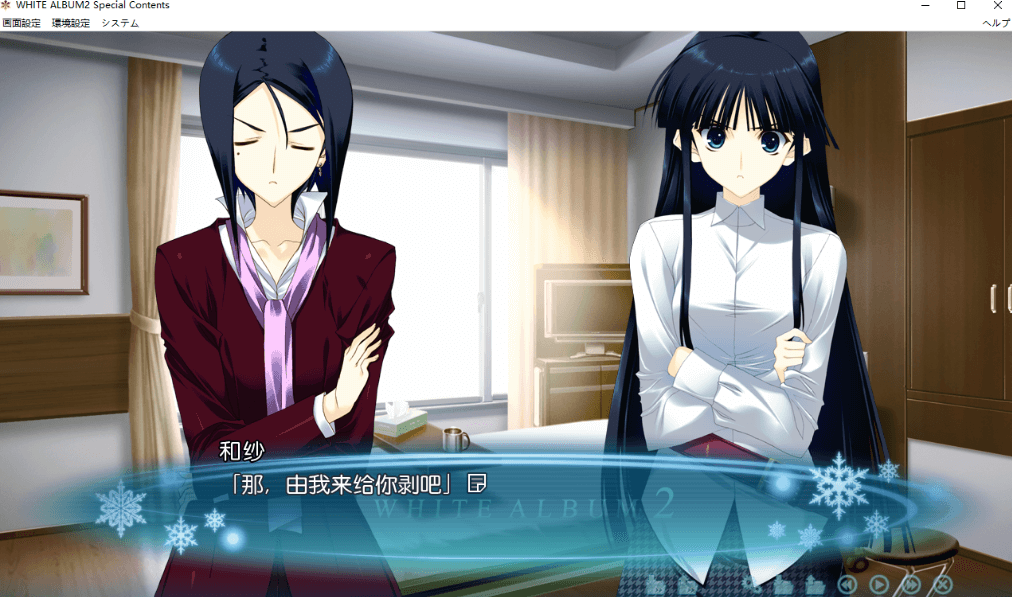
Task: Start auto-play with the play button
Action: click(x=879, y=585)
